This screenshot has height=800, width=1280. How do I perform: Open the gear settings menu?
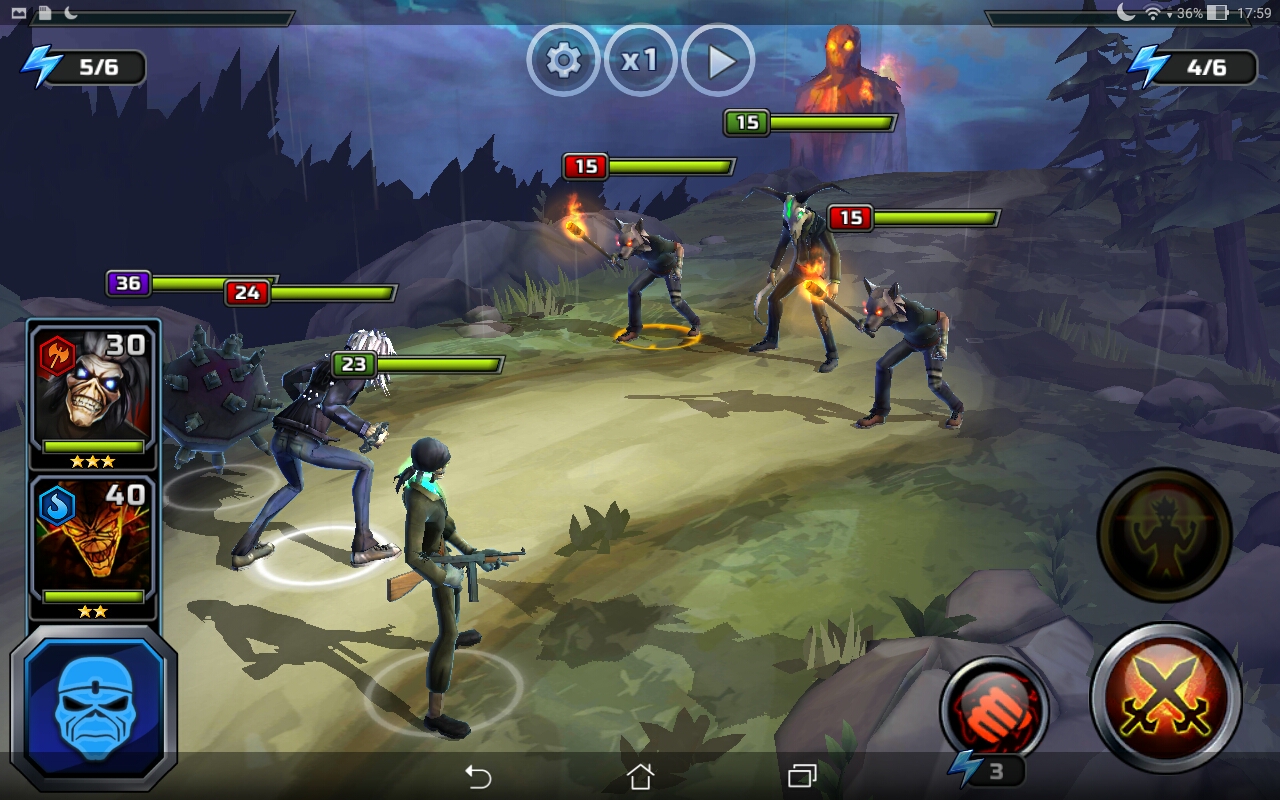[563, 61]
